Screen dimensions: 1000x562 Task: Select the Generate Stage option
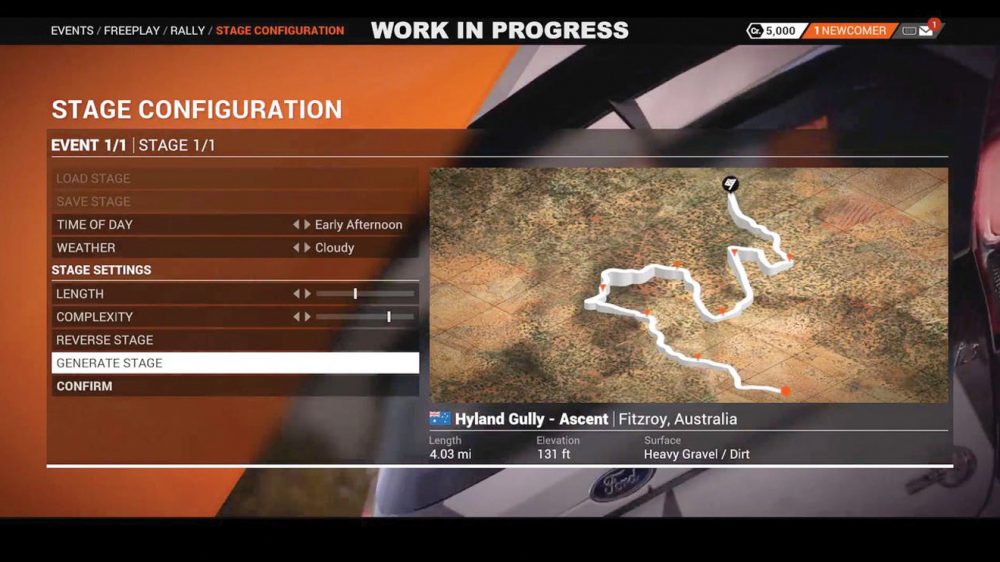(x=234, y=363)
